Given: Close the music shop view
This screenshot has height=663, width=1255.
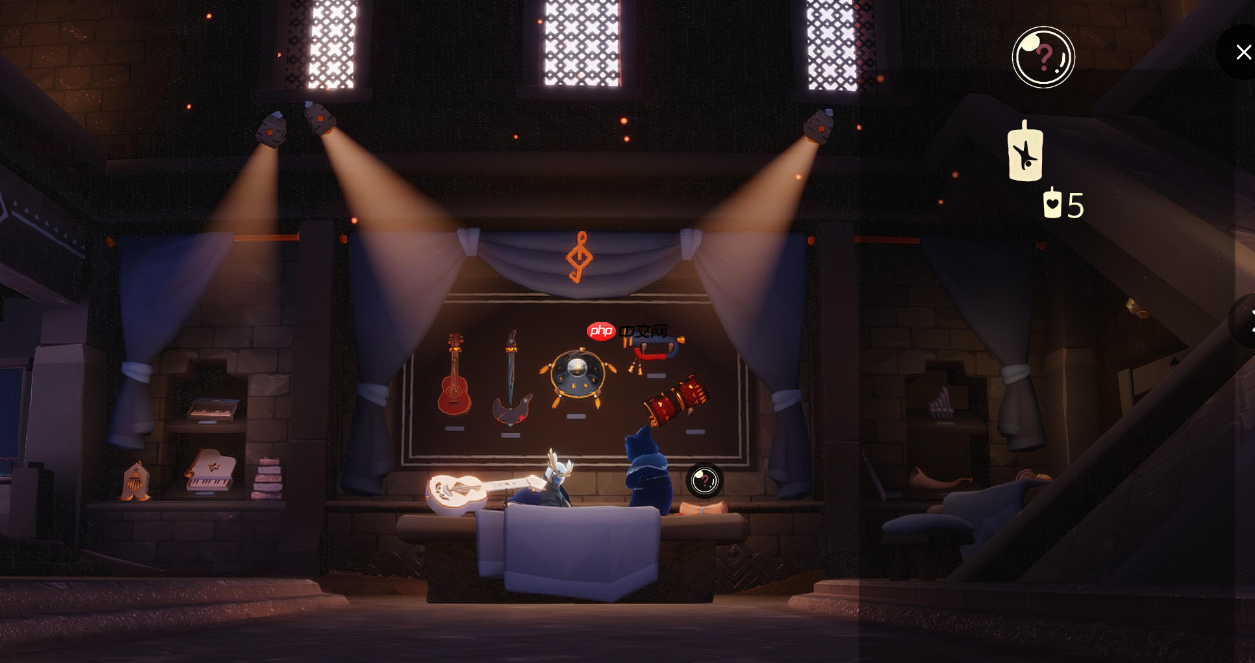Looking at the screenshot, I should click(x=1242, y=52).
